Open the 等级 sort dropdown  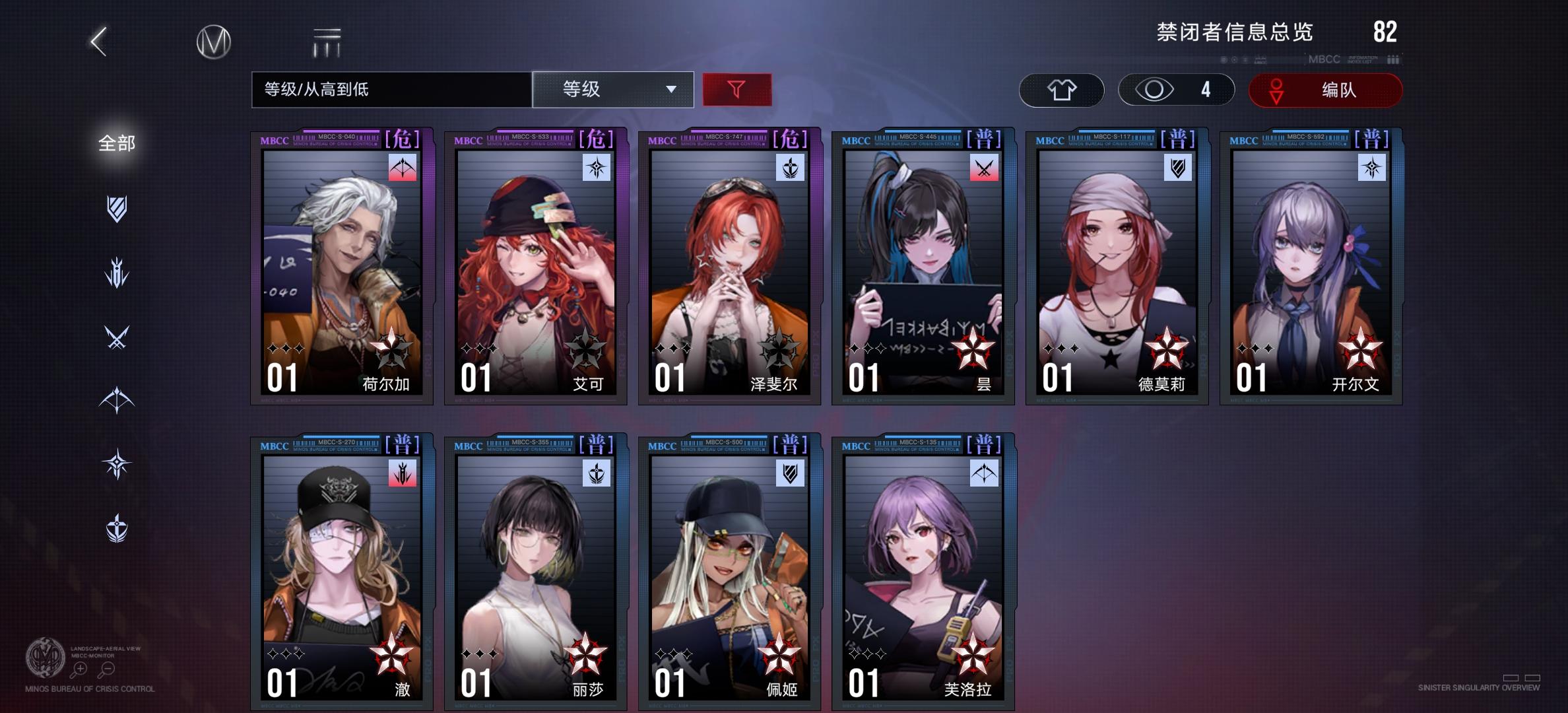(x=614, y=90)
